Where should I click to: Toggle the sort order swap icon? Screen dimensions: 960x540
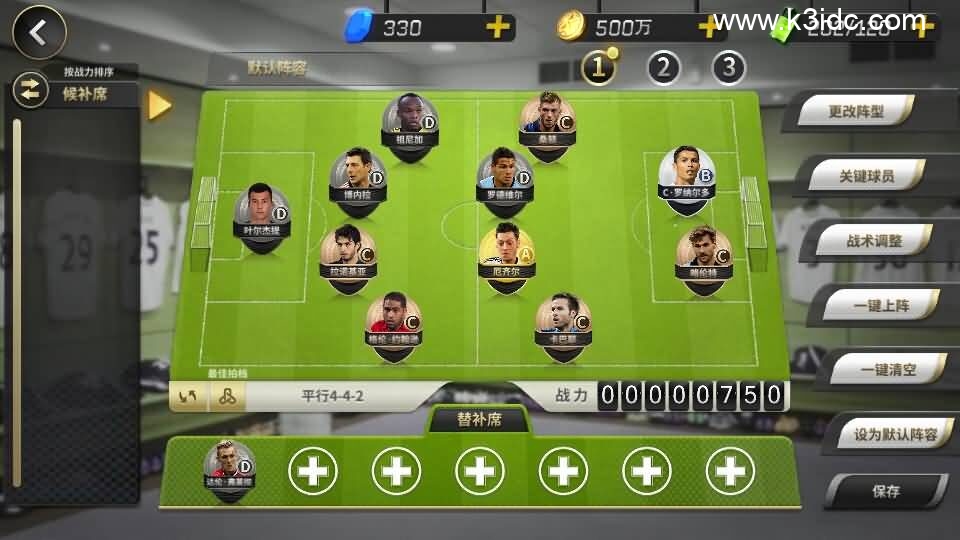(30, 91)
